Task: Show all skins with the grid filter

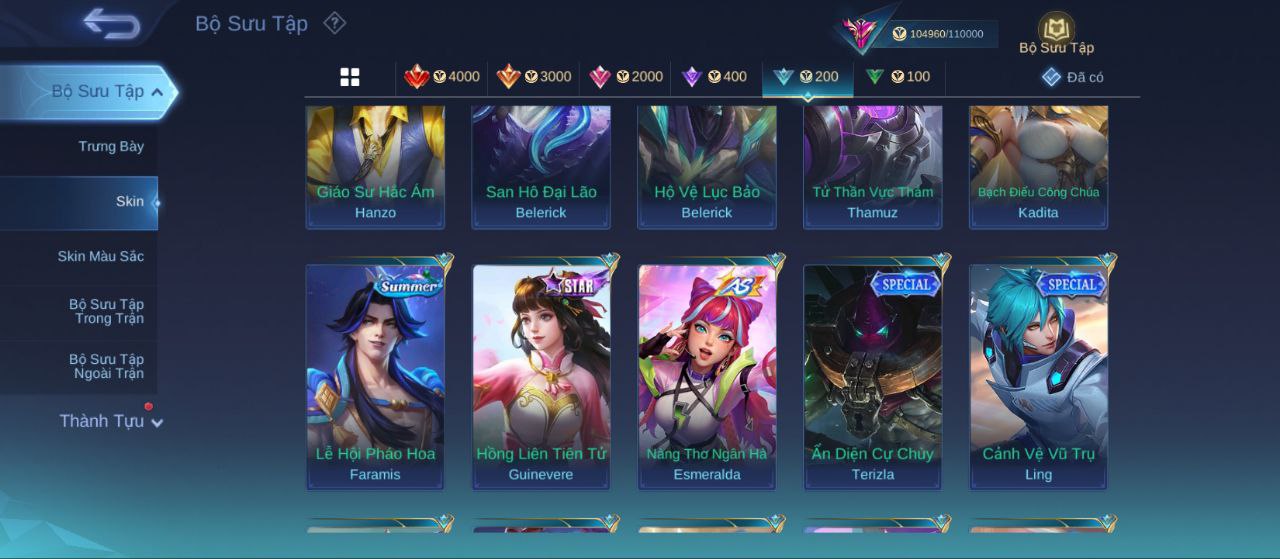Action: tap(350, 77)
